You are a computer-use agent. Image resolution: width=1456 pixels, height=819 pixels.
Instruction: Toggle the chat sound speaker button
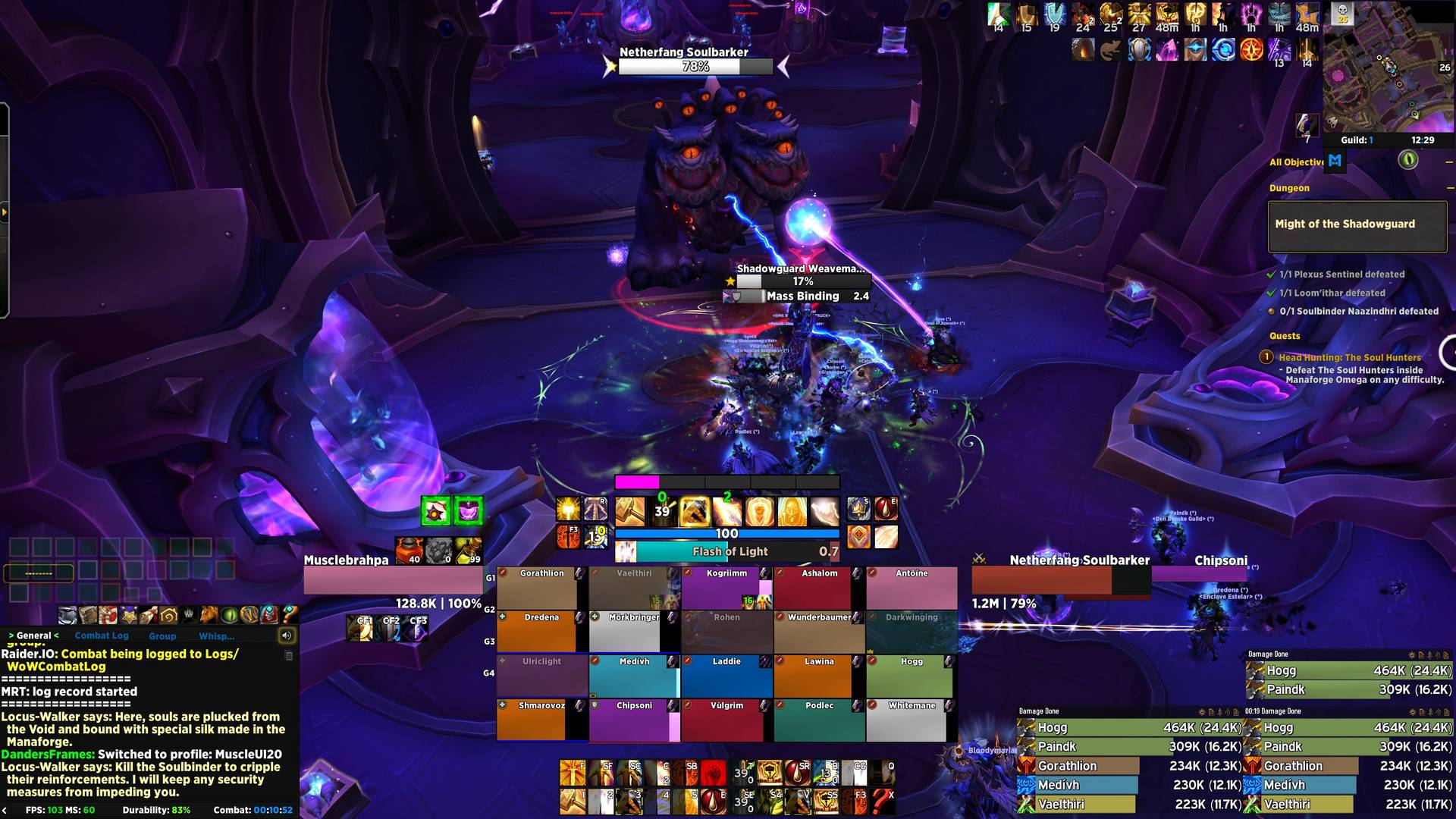coord(287,635)
